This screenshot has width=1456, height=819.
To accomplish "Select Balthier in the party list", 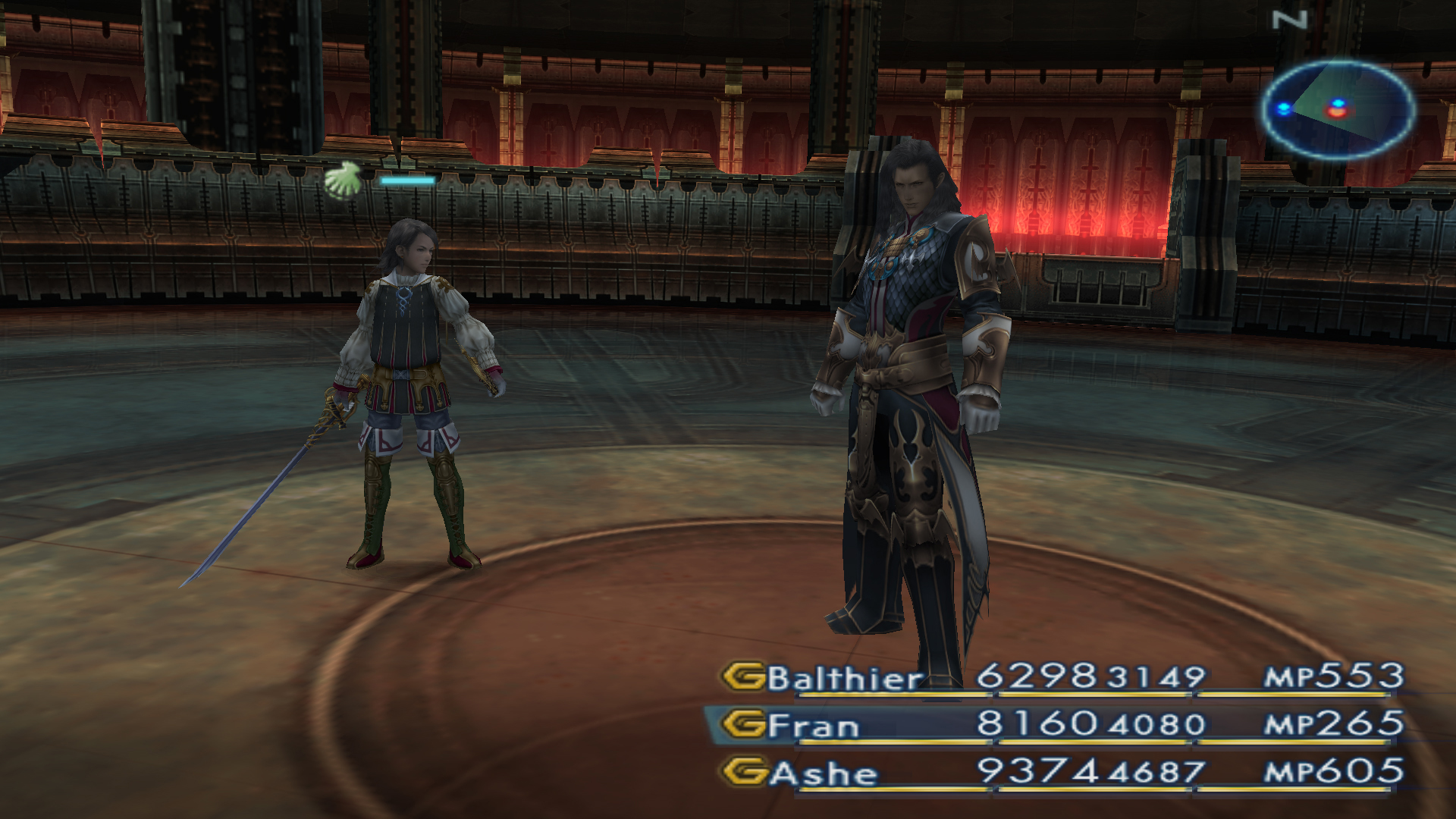I will (x=845, y=678).
